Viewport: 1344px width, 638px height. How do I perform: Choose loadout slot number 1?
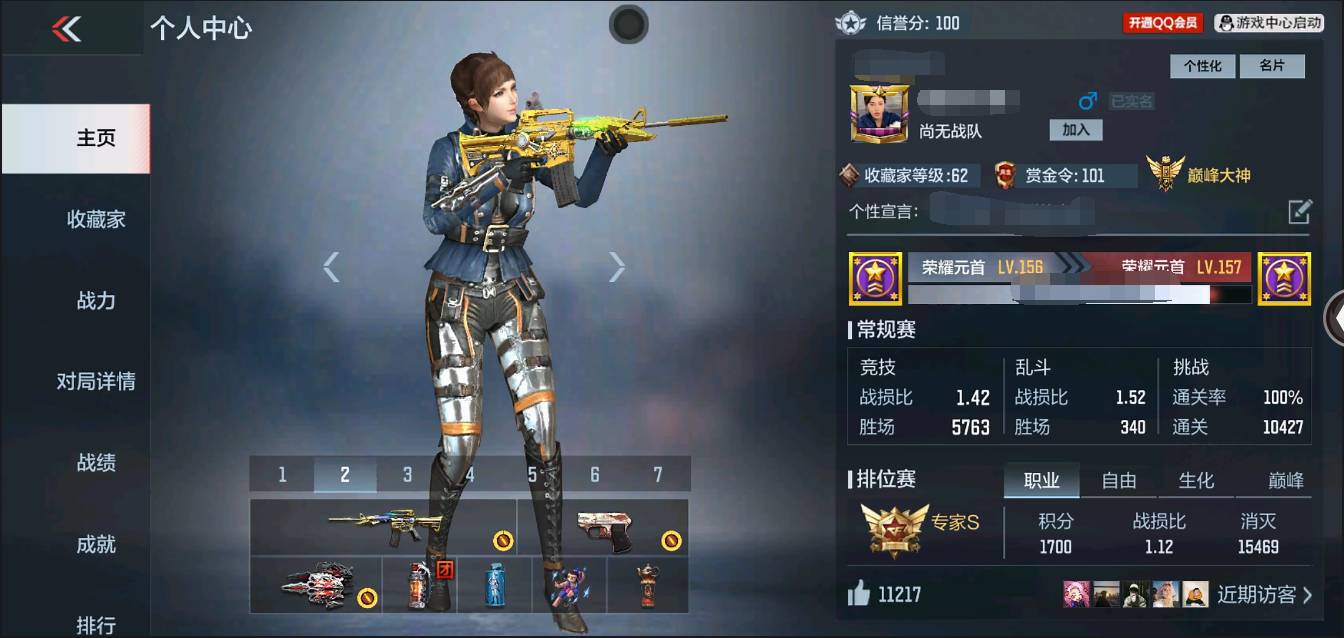point(282,475)
